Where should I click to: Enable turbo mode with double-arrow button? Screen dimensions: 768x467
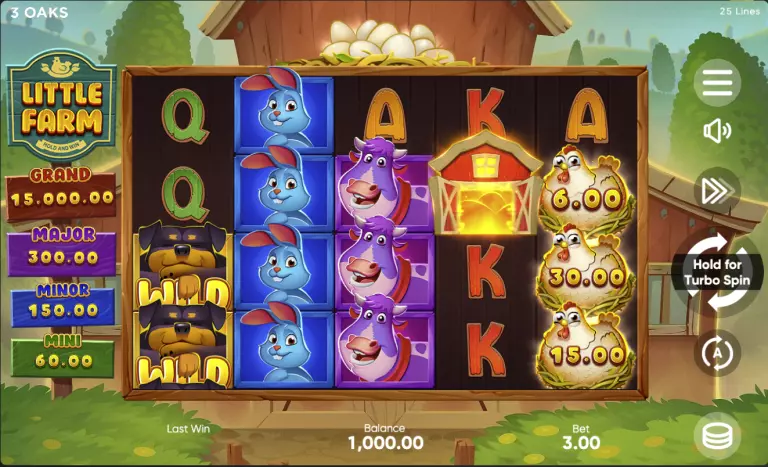click(x=717, y=190)
